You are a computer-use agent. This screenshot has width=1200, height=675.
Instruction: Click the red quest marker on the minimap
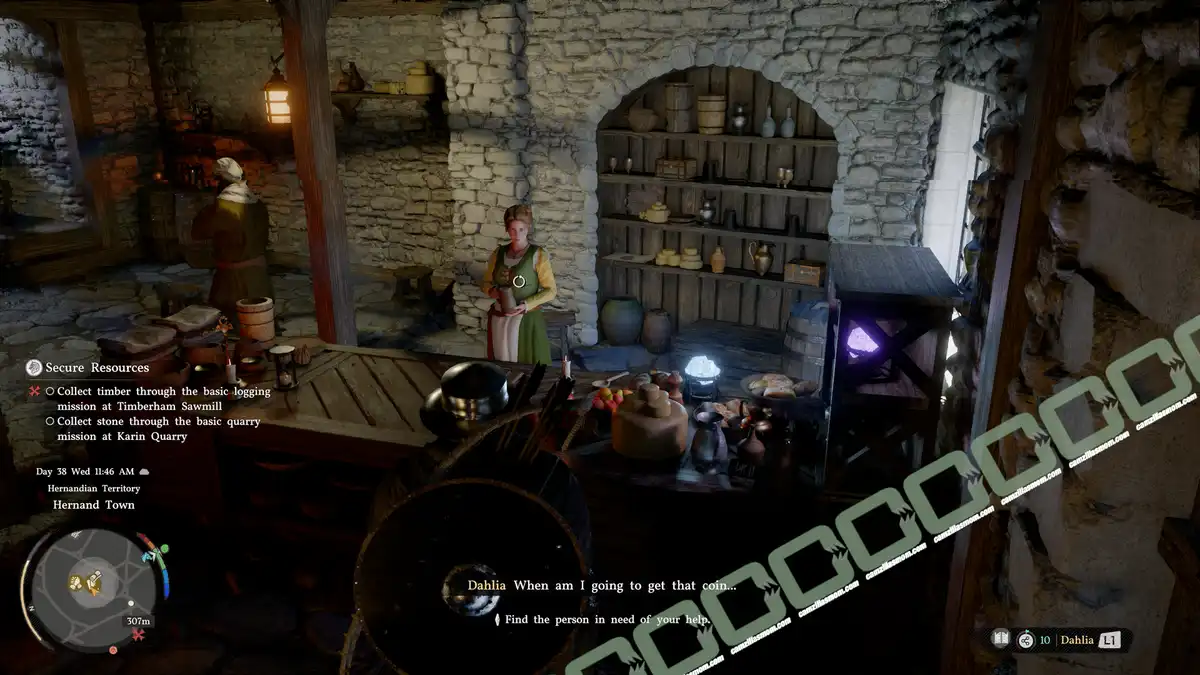click(x=138, y=634)
